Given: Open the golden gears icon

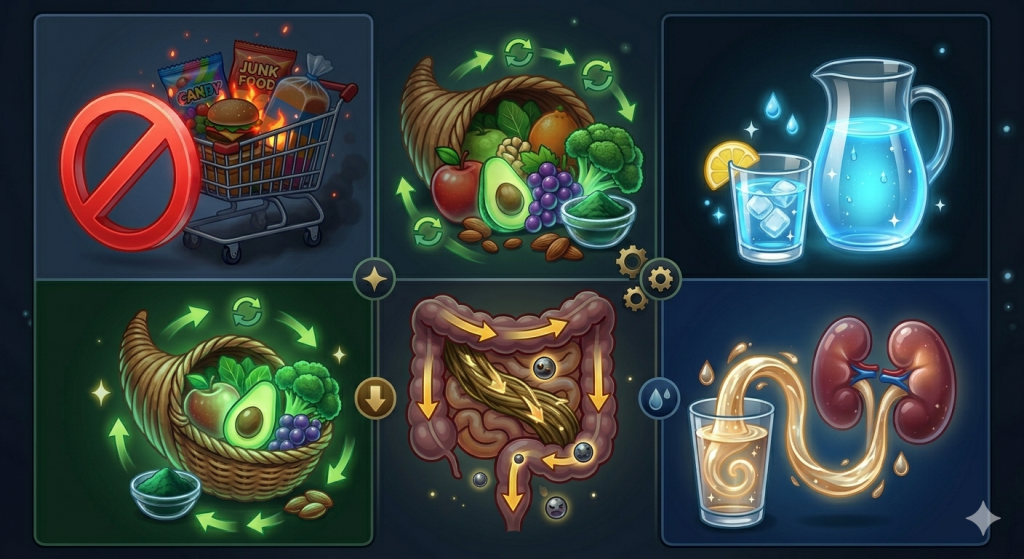Looking at the screenshot, I should pyautogui.click(x=645, y=277).
